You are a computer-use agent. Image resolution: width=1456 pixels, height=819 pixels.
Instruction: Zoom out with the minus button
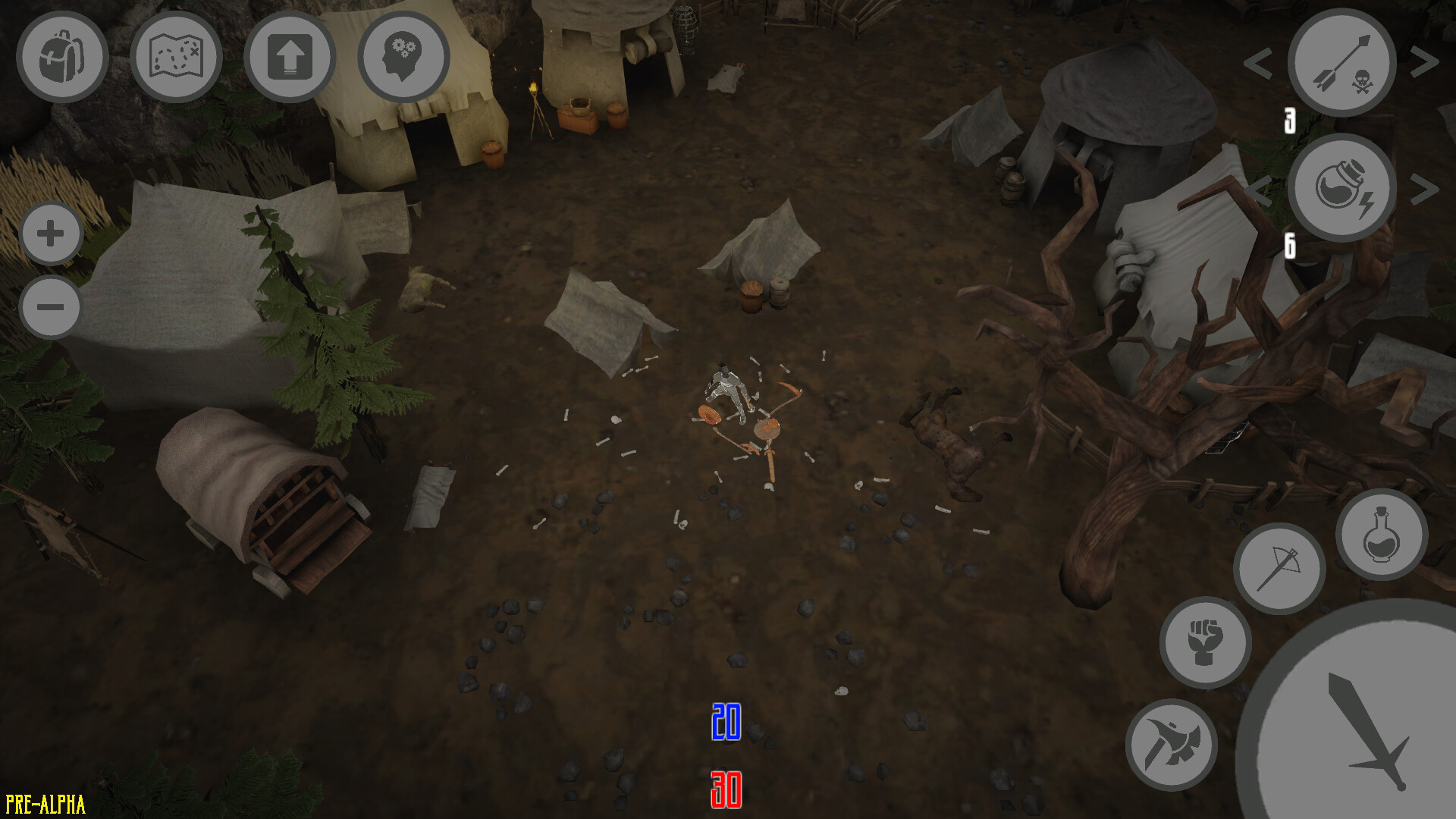(50, 306)
